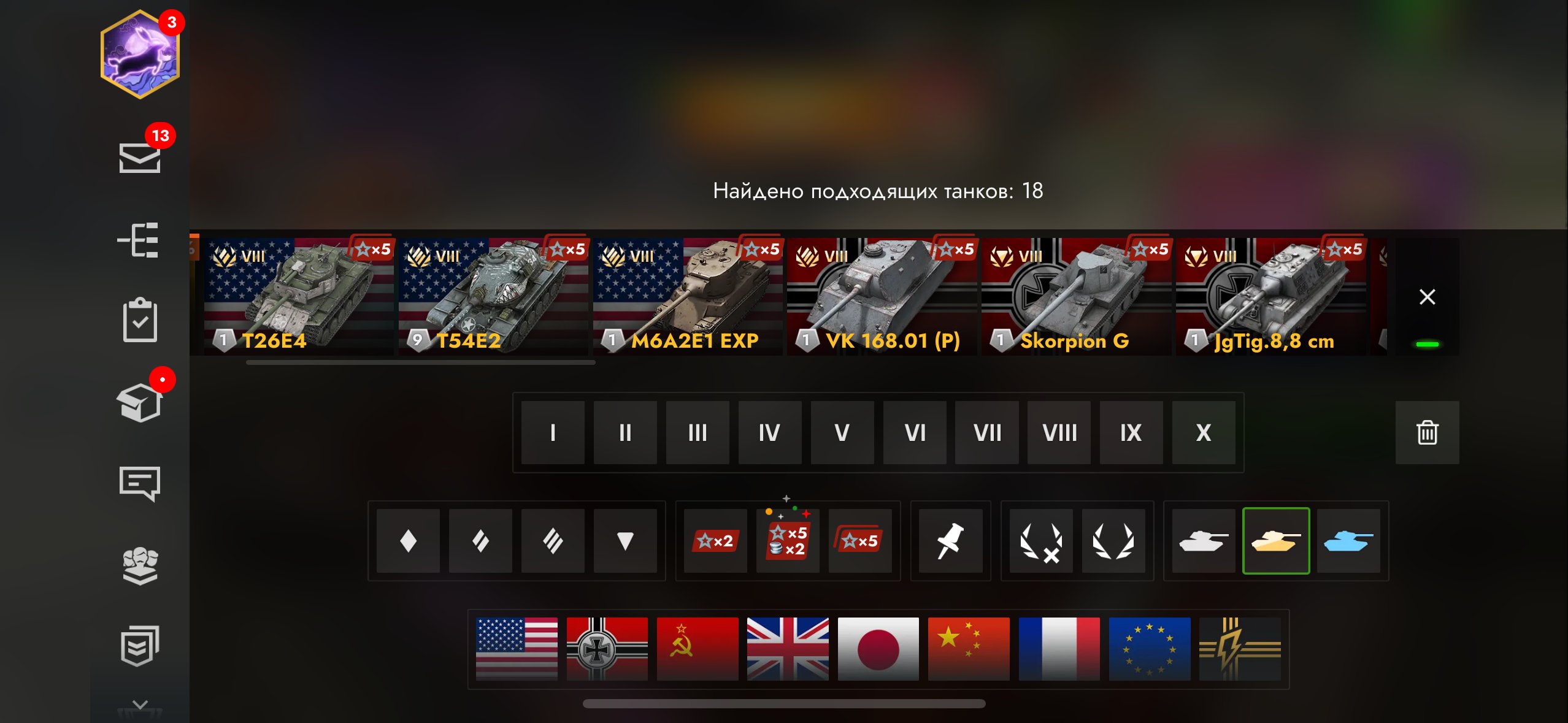
Task: Filter by the Soviet flag
Action: pyautogui.click(x=698, y=649)
